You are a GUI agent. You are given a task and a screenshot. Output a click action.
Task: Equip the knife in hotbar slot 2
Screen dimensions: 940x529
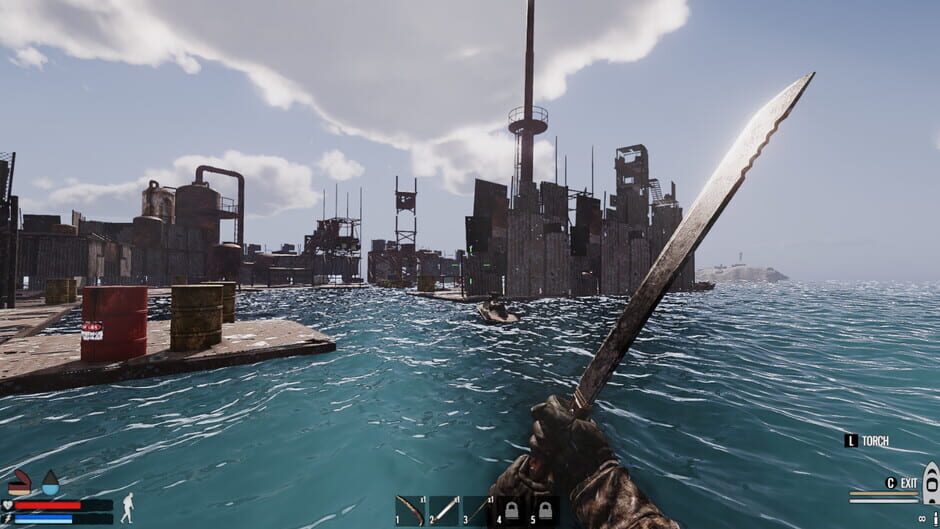444,510
